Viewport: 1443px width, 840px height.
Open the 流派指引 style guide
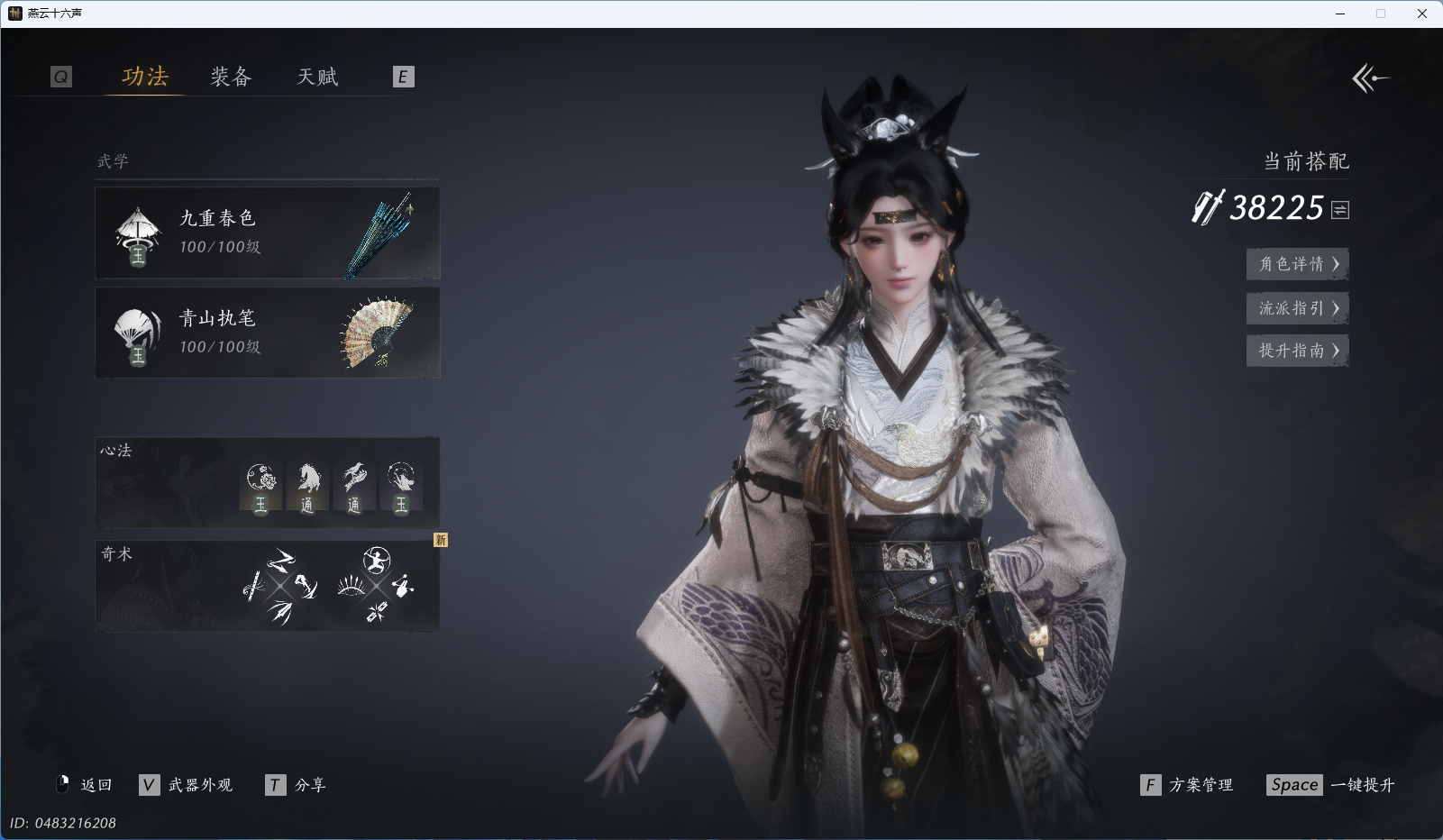(1297, 308)
